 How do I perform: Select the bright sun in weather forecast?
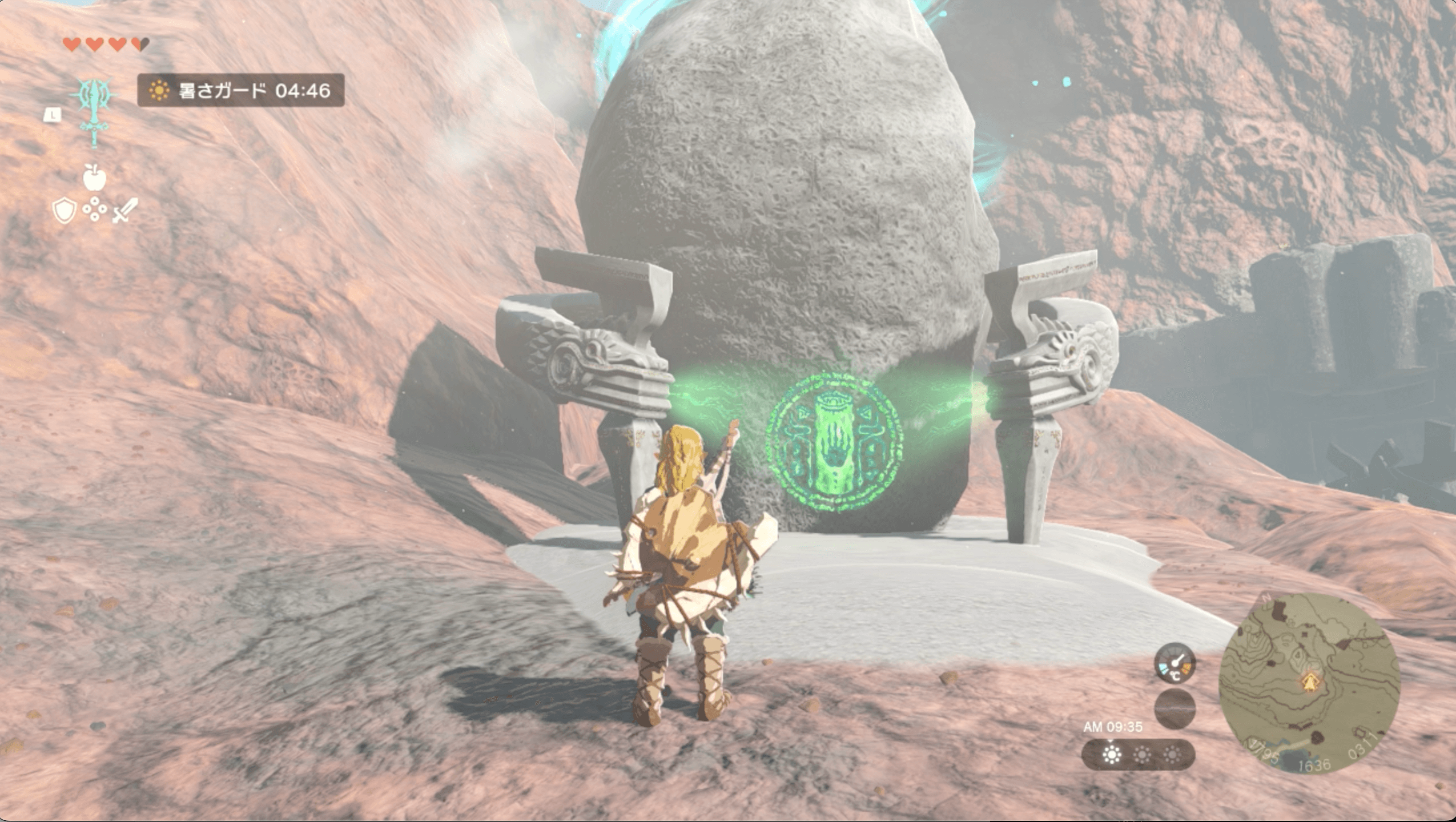click(1111, 755)
